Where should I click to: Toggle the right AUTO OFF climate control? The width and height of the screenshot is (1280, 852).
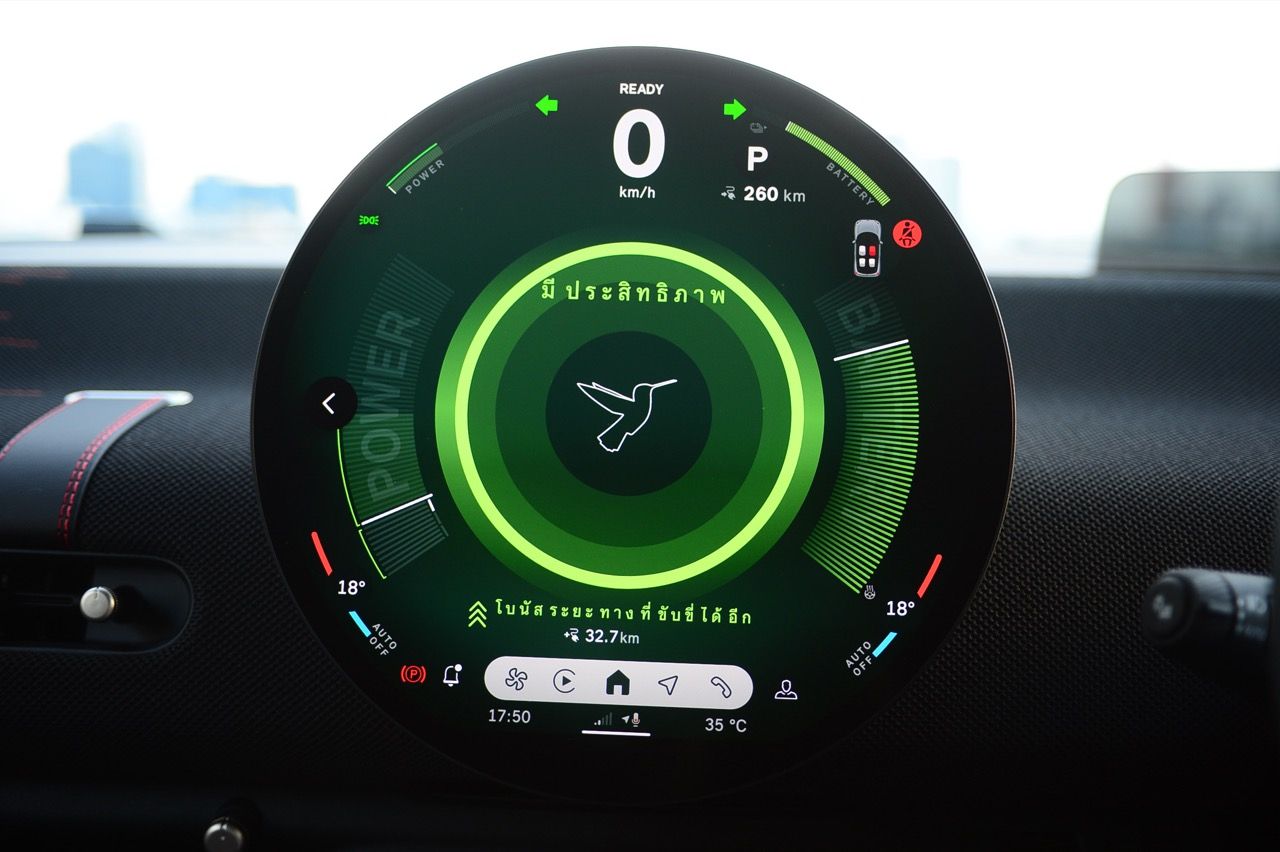866,653
